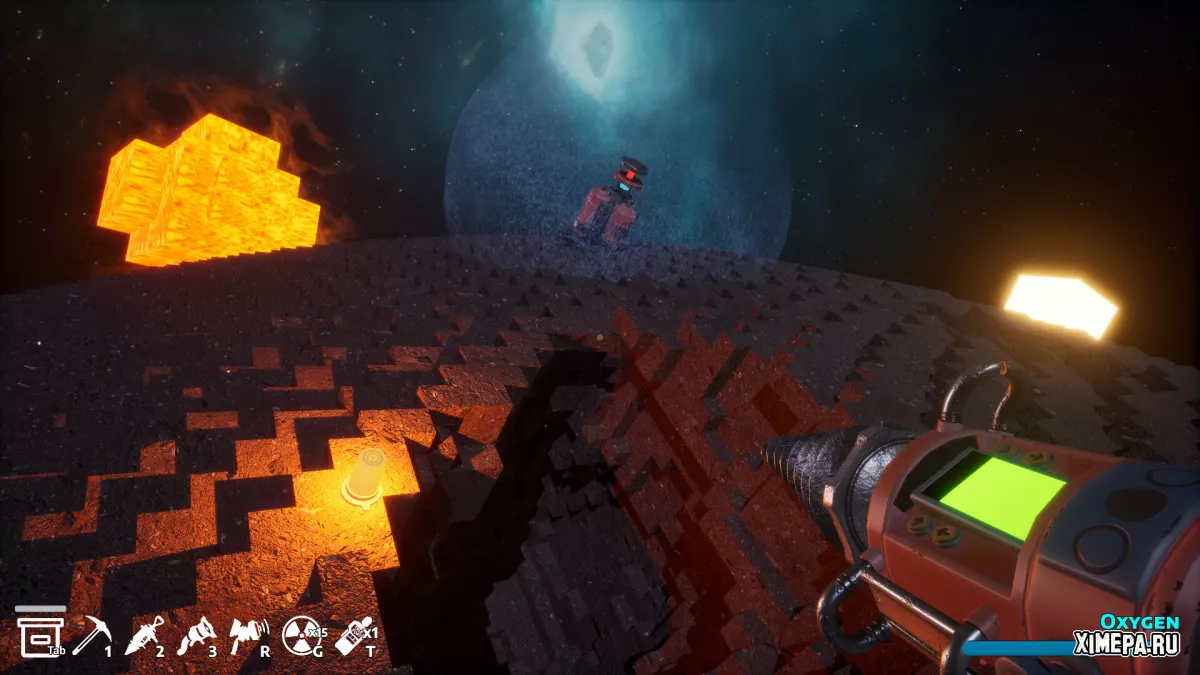Activate the scanner gun icon
Viewport: 1200px width, 675px height.
tap(247, 635)
